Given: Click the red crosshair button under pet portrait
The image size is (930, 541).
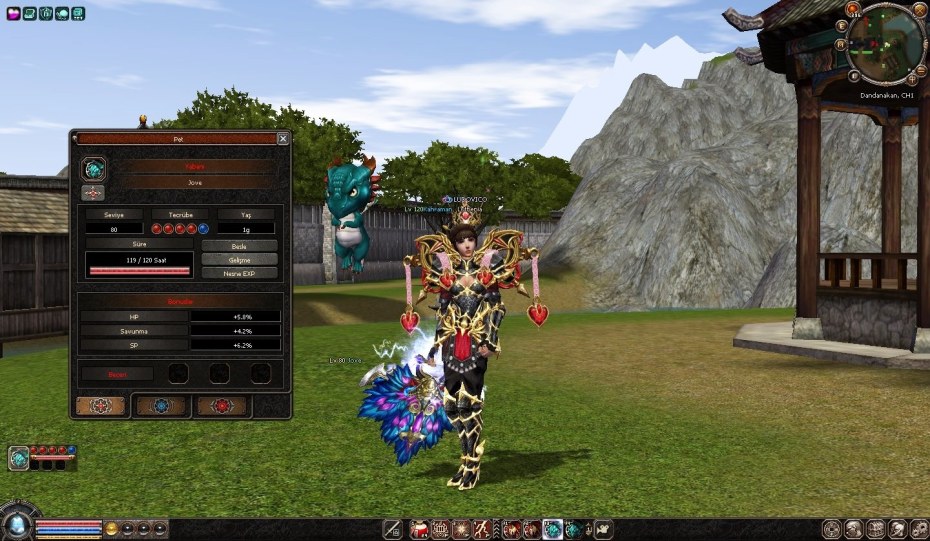Looking at the screenshot, I should 93,192.
